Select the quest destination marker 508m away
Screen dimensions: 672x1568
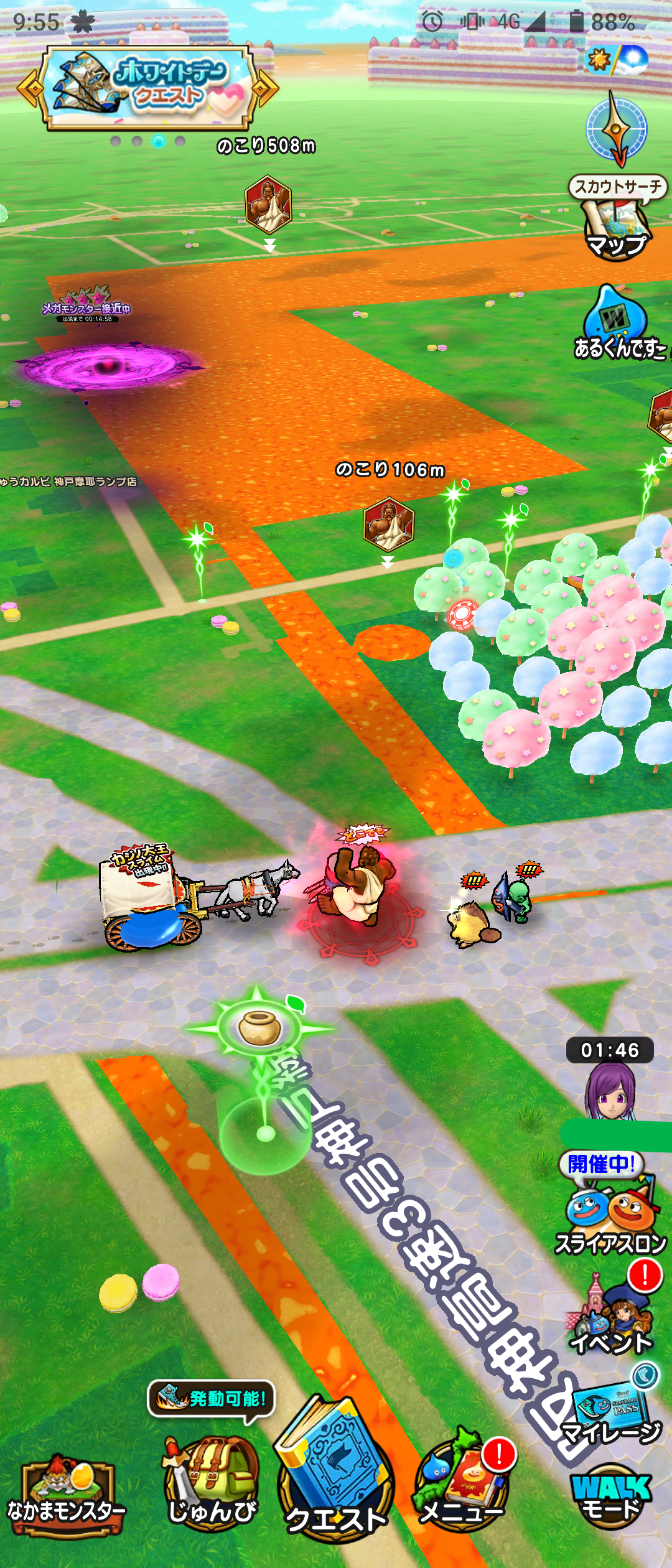[268, 205]
